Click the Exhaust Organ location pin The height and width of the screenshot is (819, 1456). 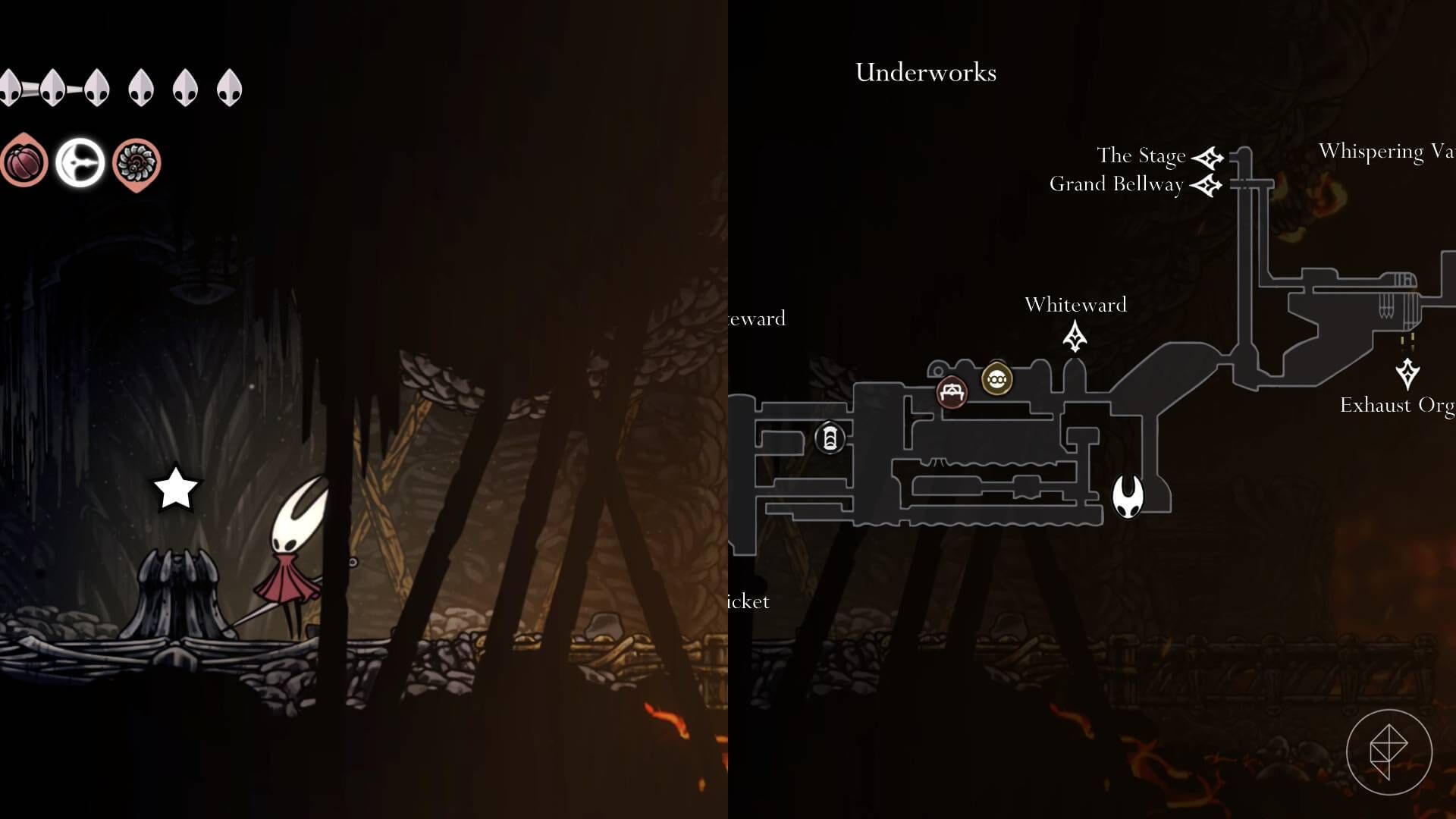coord(1409,372)
